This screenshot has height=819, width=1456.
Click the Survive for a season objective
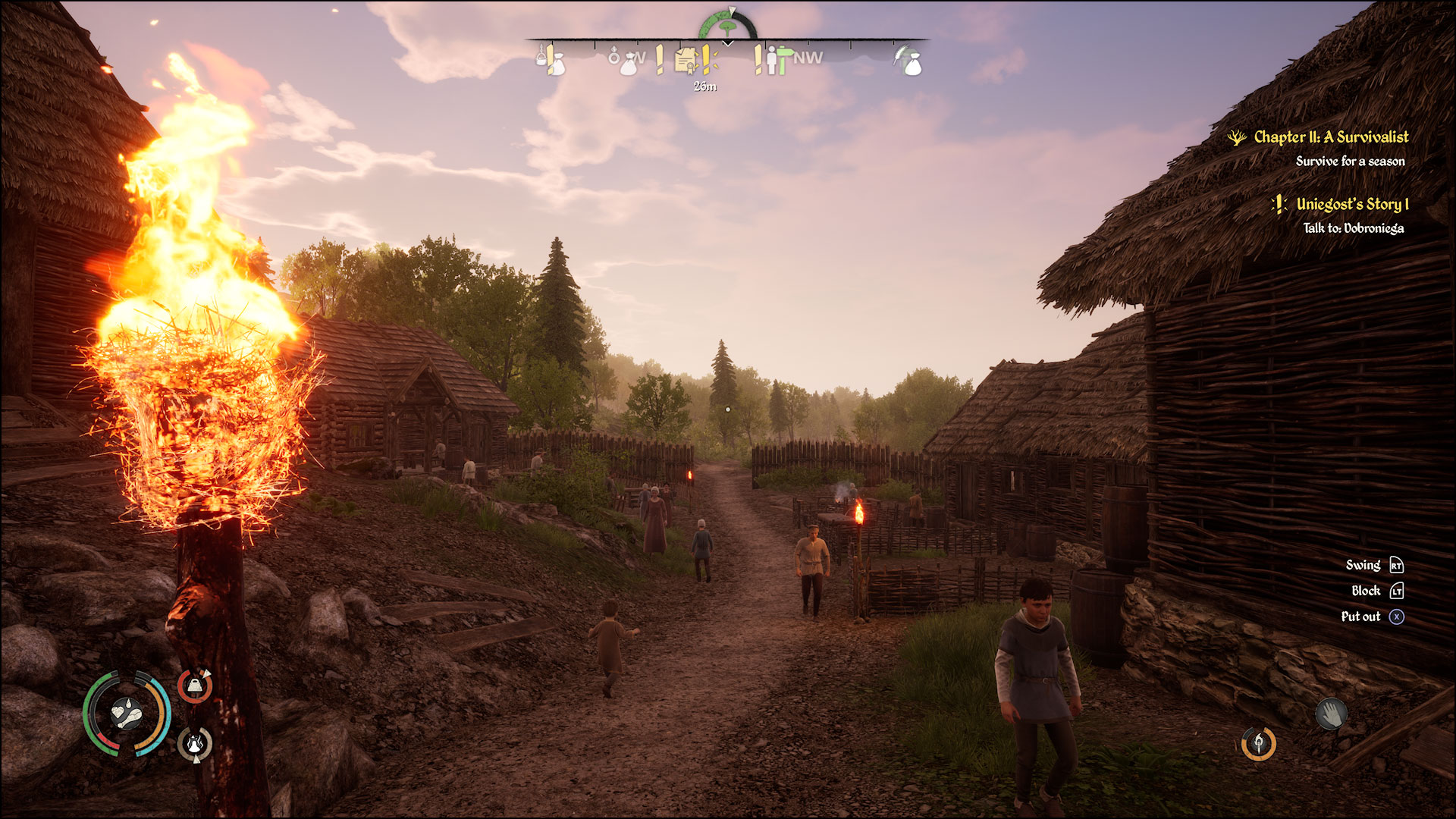pyautogui.click(x=1351, y=161)
